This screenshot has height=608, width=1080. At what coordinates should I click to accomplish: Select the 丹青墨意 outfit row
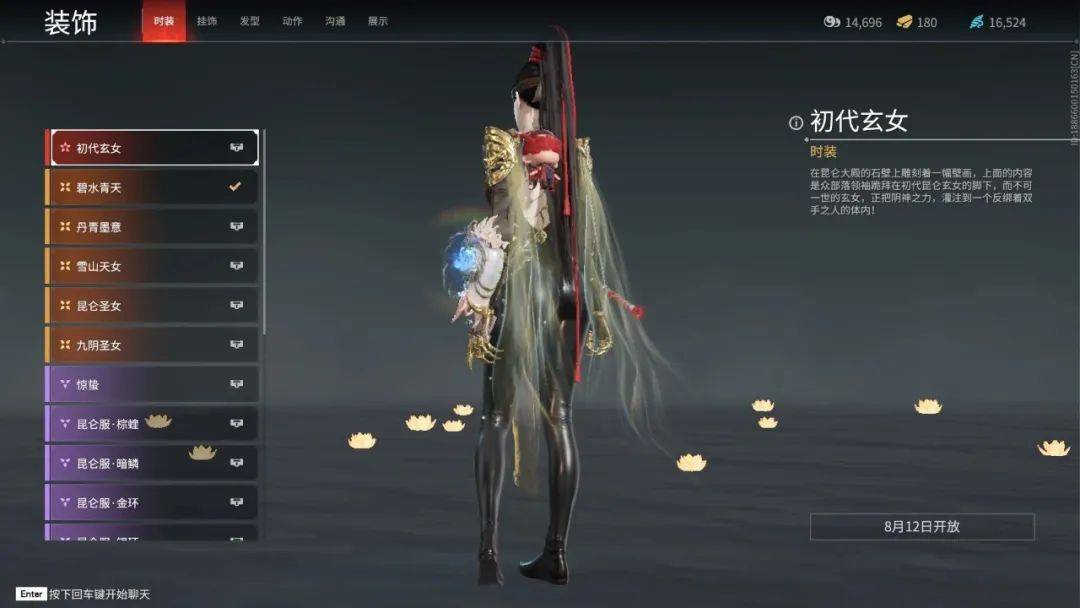click(152, 227)
